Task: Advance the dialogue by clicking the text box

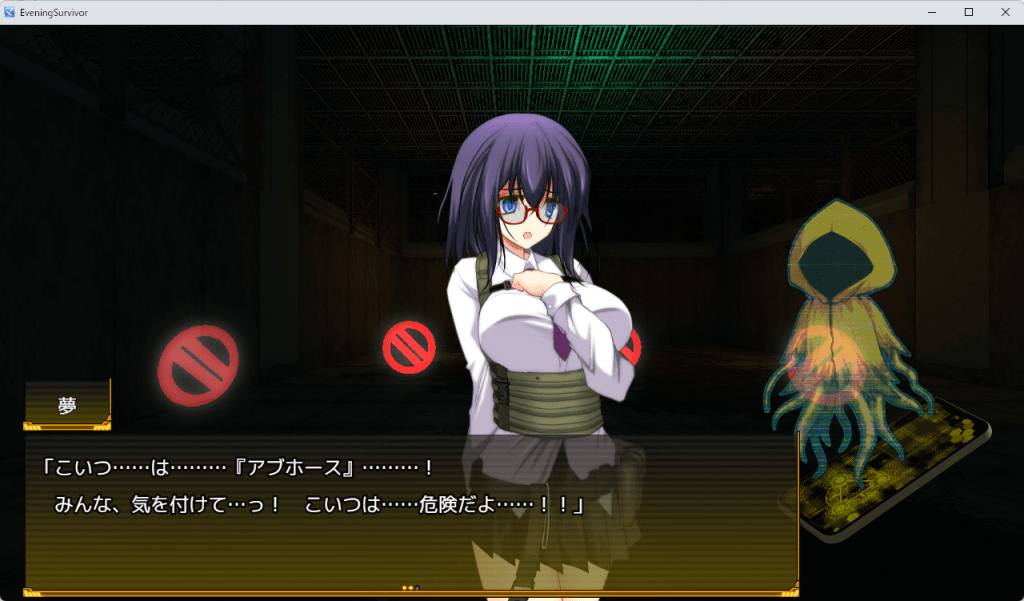Action: [410, 510]
